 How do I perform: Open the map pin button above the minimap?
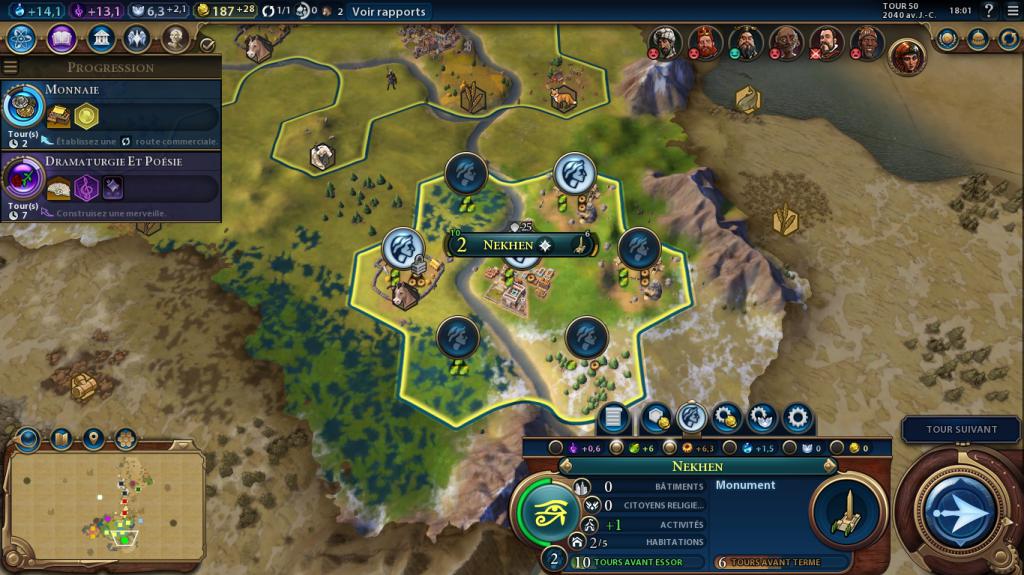(94, 439)
